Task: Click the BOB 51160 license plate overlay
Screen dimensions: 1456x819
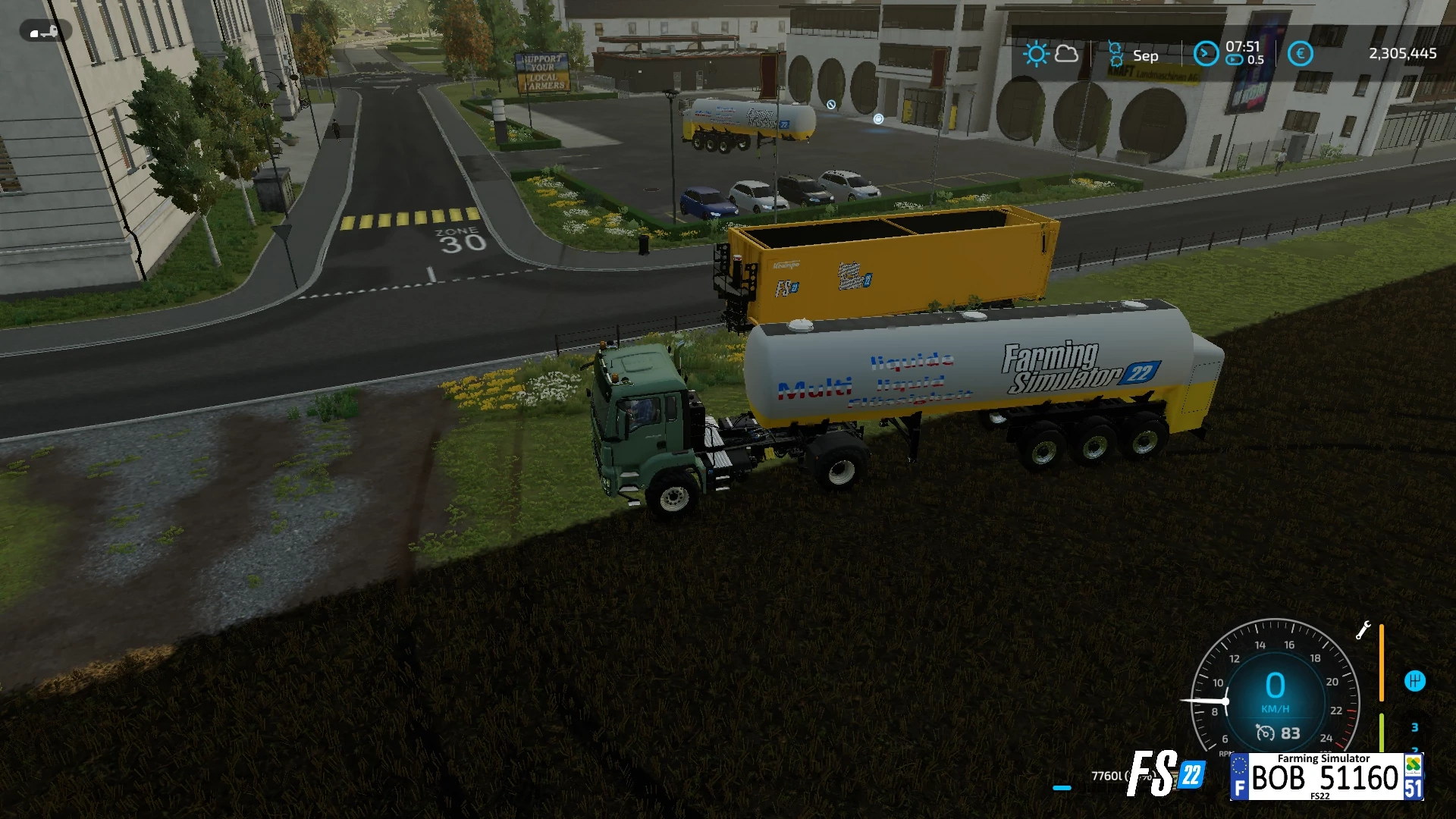Action: pos(1326,777)
